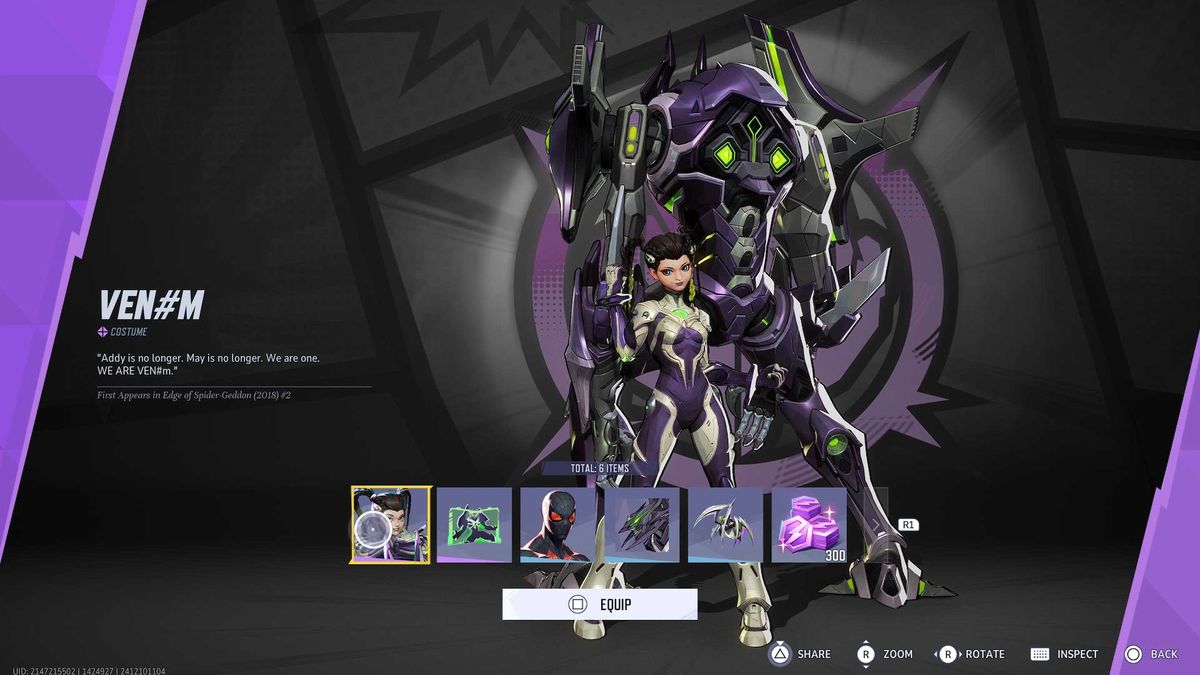Share this costume

pos(800,654)
